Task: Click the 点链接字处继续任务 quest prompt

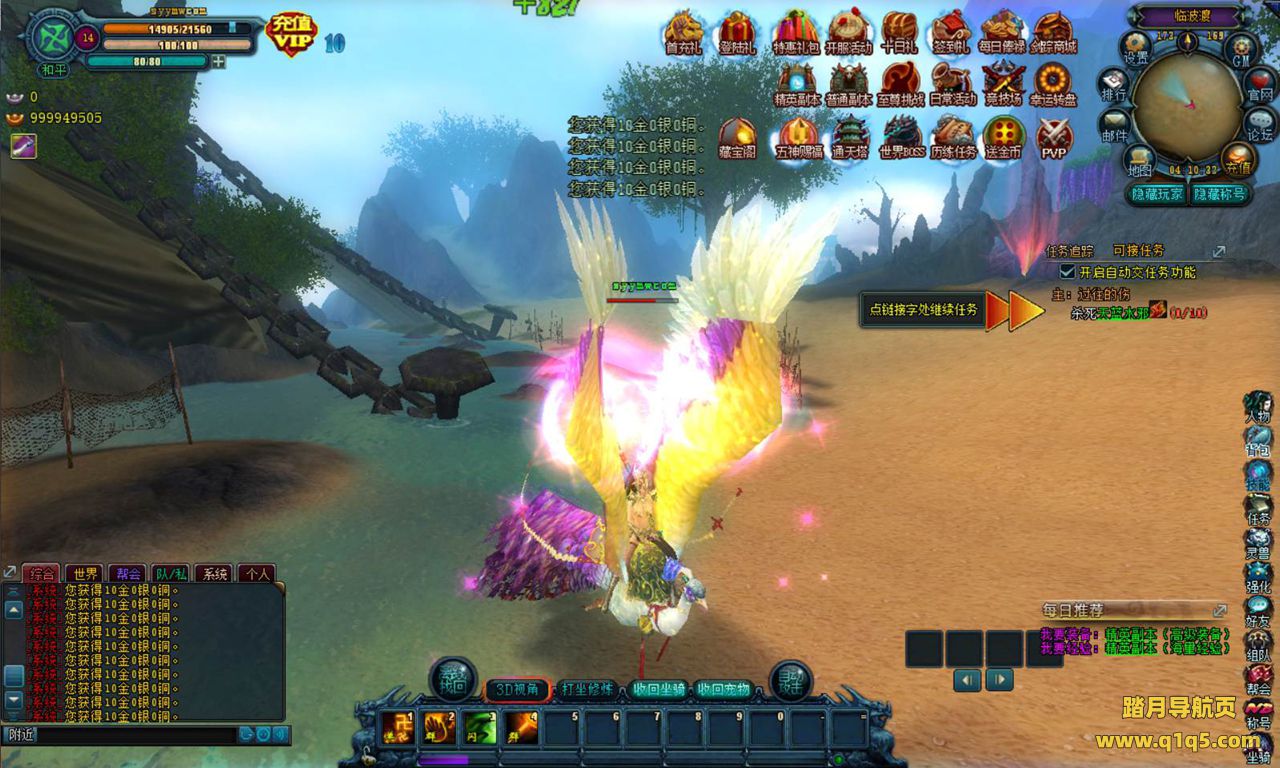Action: 922,310
